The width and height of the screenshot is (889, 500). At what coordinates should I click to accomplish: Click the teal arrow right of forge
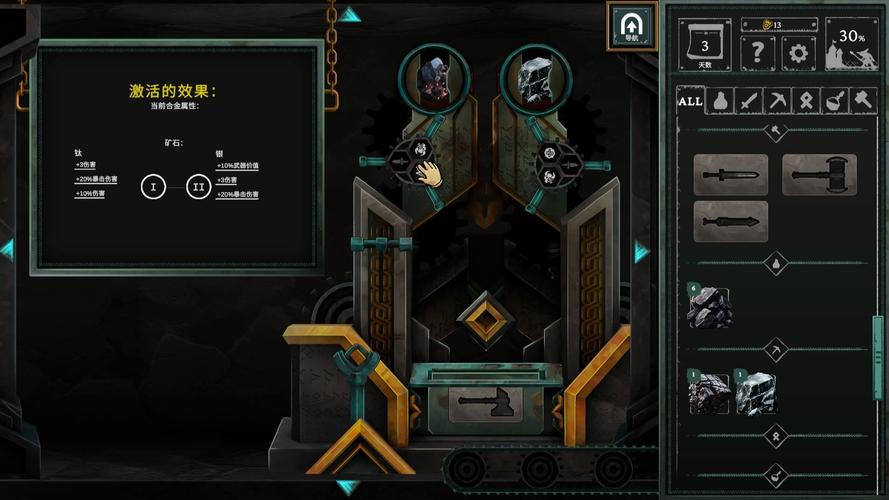coord(641,252)
